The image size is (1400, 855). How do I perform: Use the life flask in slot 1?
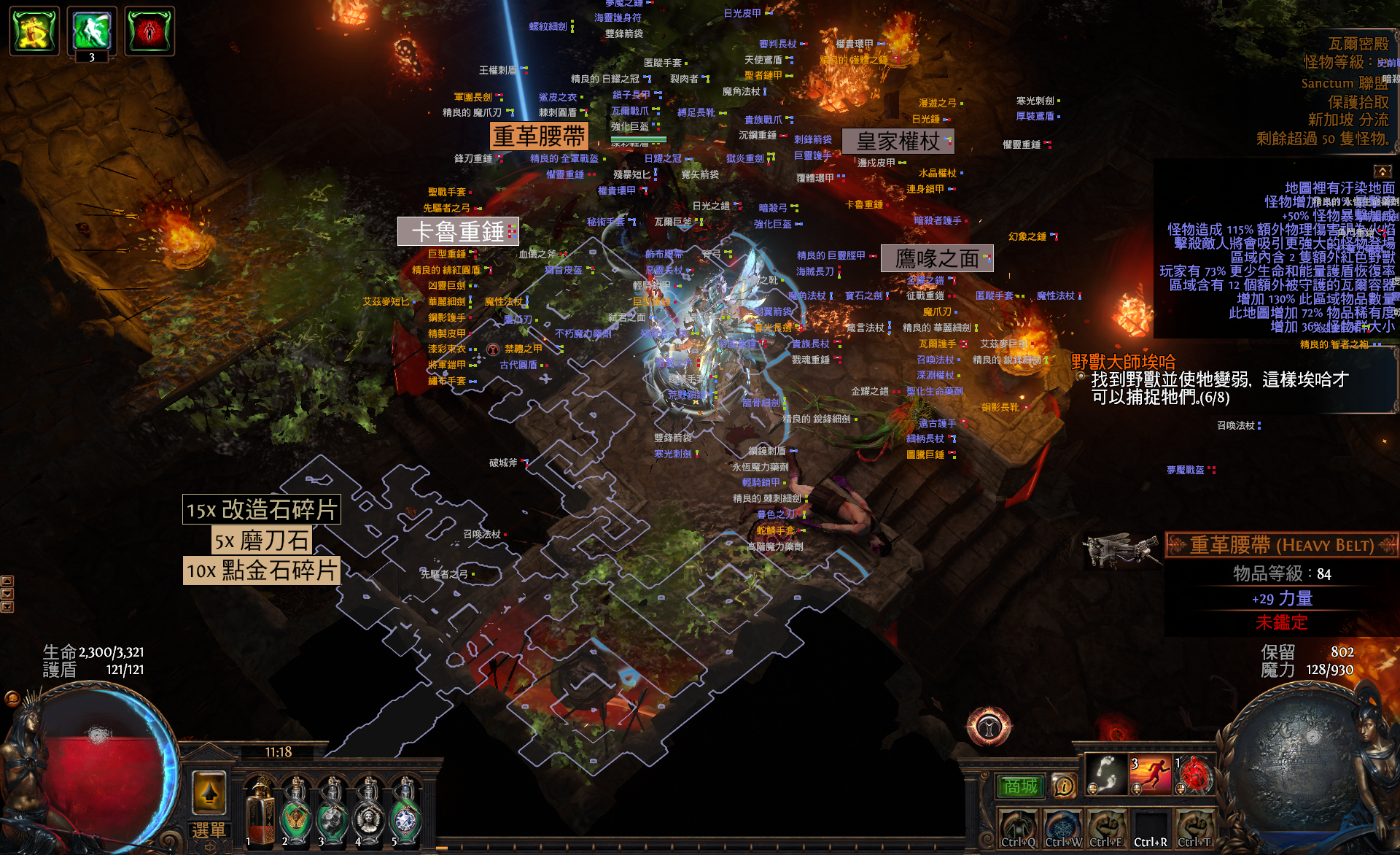coord(260,811)
